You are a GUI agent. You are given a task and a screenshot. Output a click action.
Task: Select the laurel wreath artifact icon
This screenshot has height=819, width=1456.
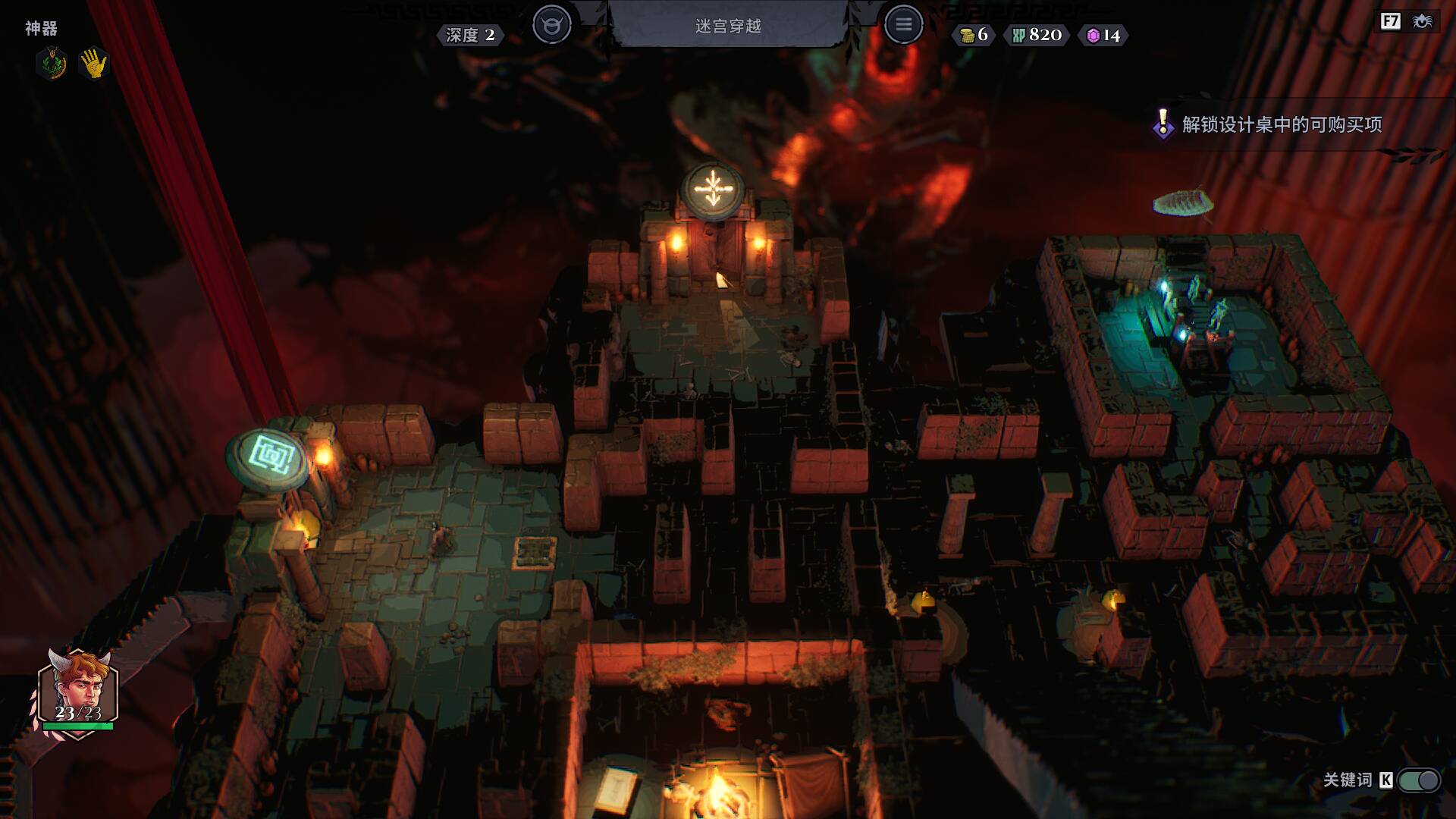[x=52, y=64]
